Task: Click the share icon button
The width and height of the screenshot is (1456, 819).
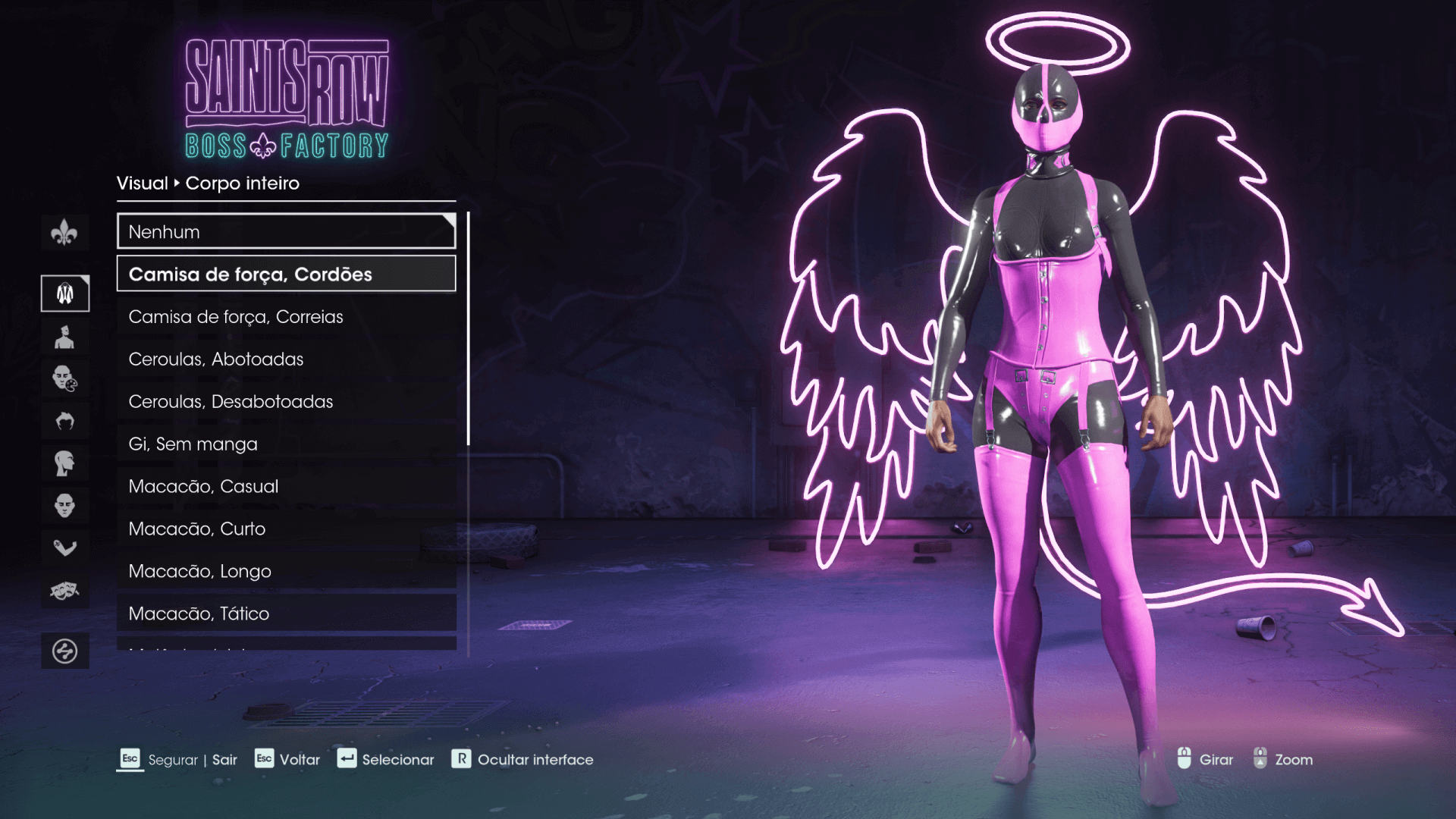Action: tap(65, 651)
